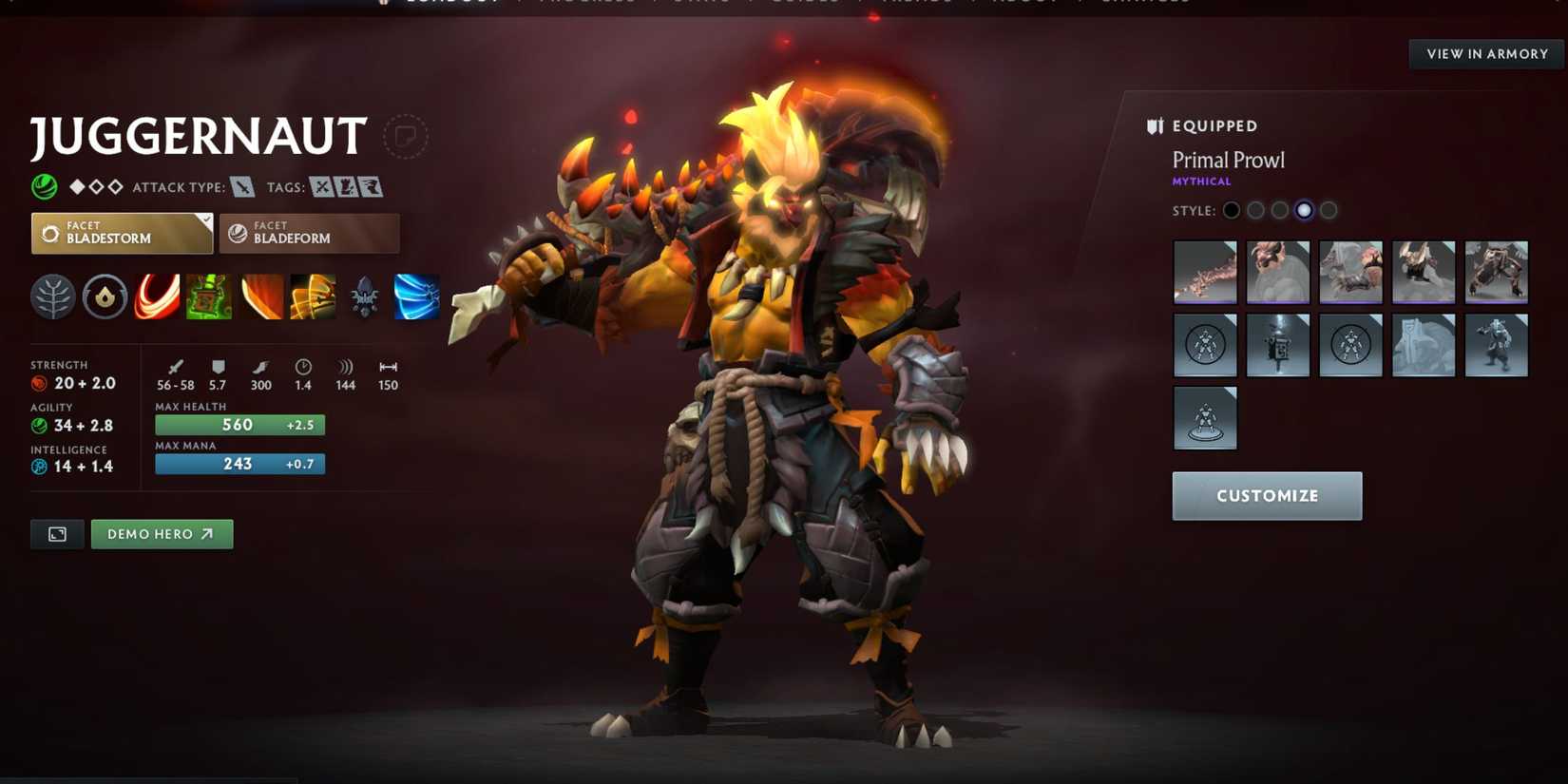Select the Blade Fury ability icon

(x=156, y=296)
